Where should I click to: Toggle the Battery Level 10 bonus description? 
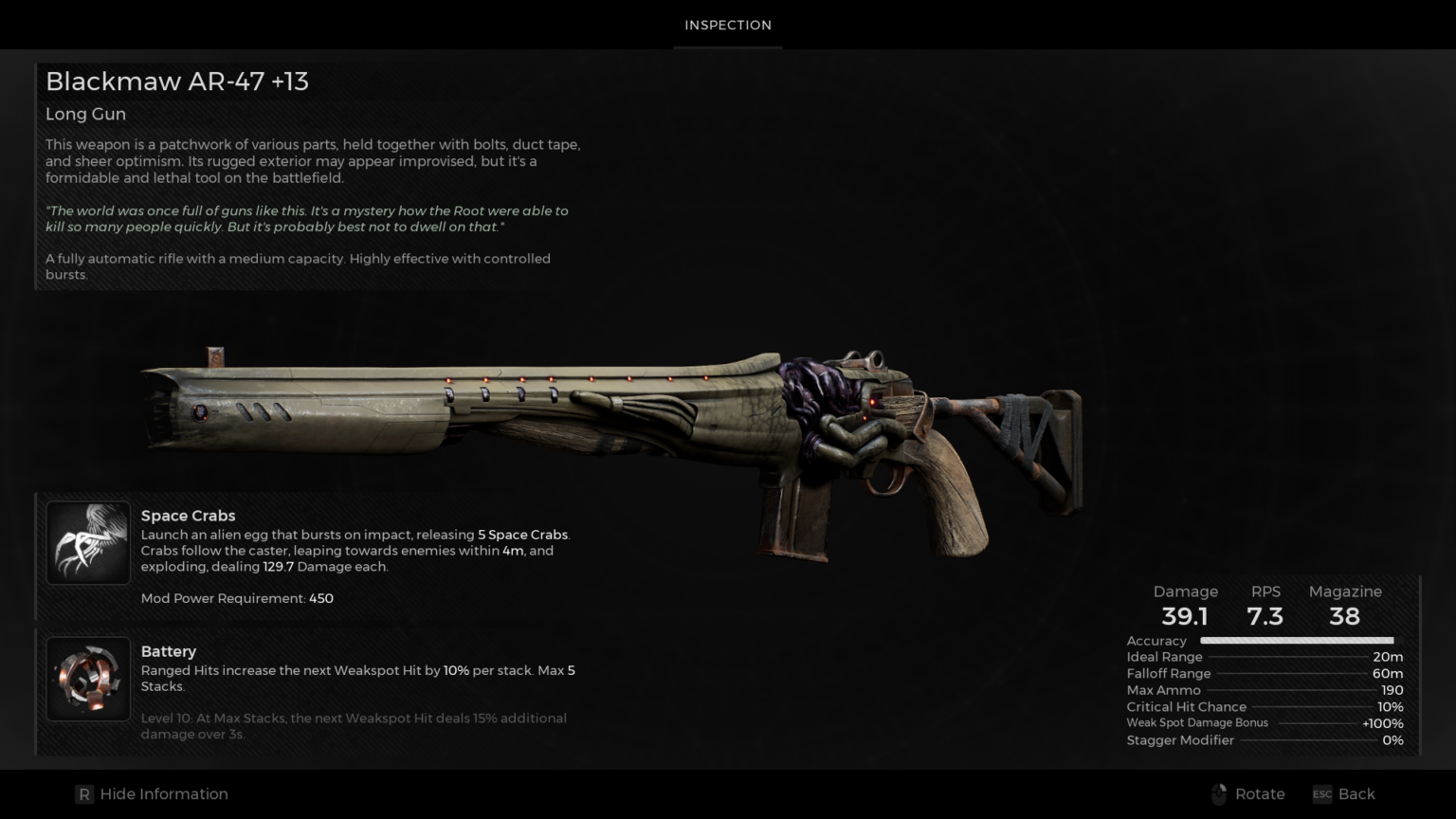(x=353, y=725)
